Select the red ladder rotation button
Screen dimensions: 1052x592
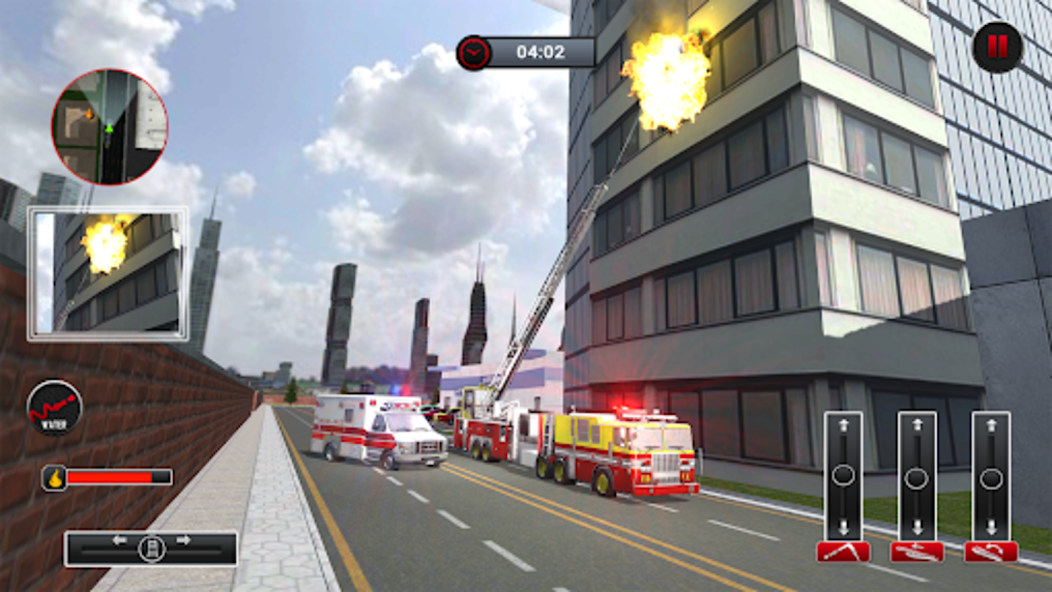click(991, 551)
